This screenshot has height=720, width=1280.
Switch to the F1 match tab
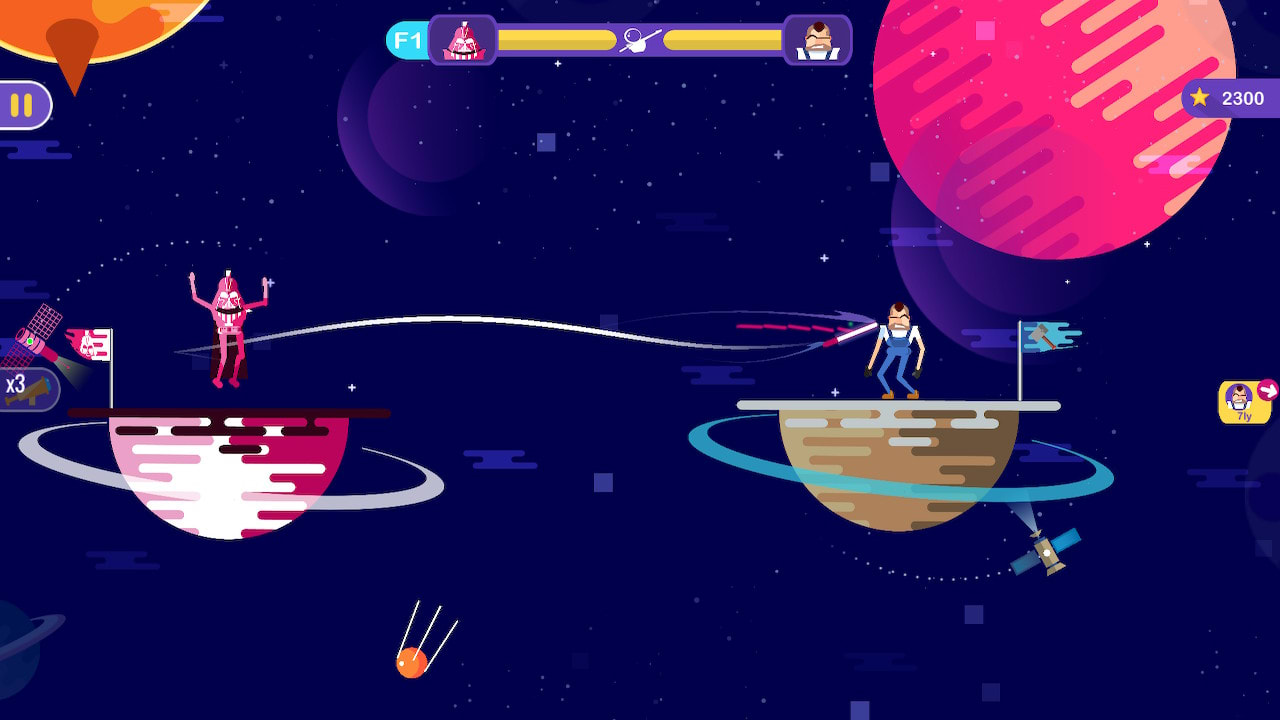click(406, 40)
